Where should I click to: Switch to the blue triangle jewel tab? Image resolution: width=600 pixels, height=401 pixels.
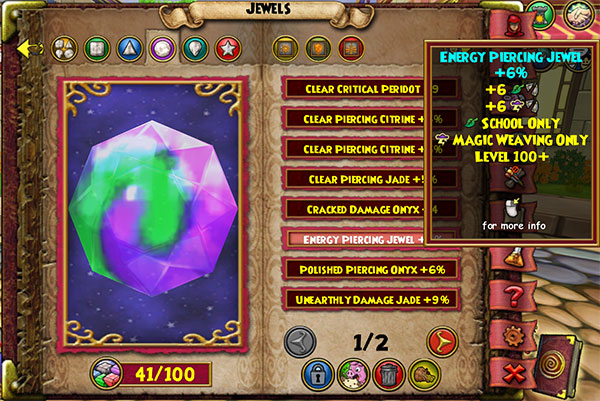tap(127, 47)
